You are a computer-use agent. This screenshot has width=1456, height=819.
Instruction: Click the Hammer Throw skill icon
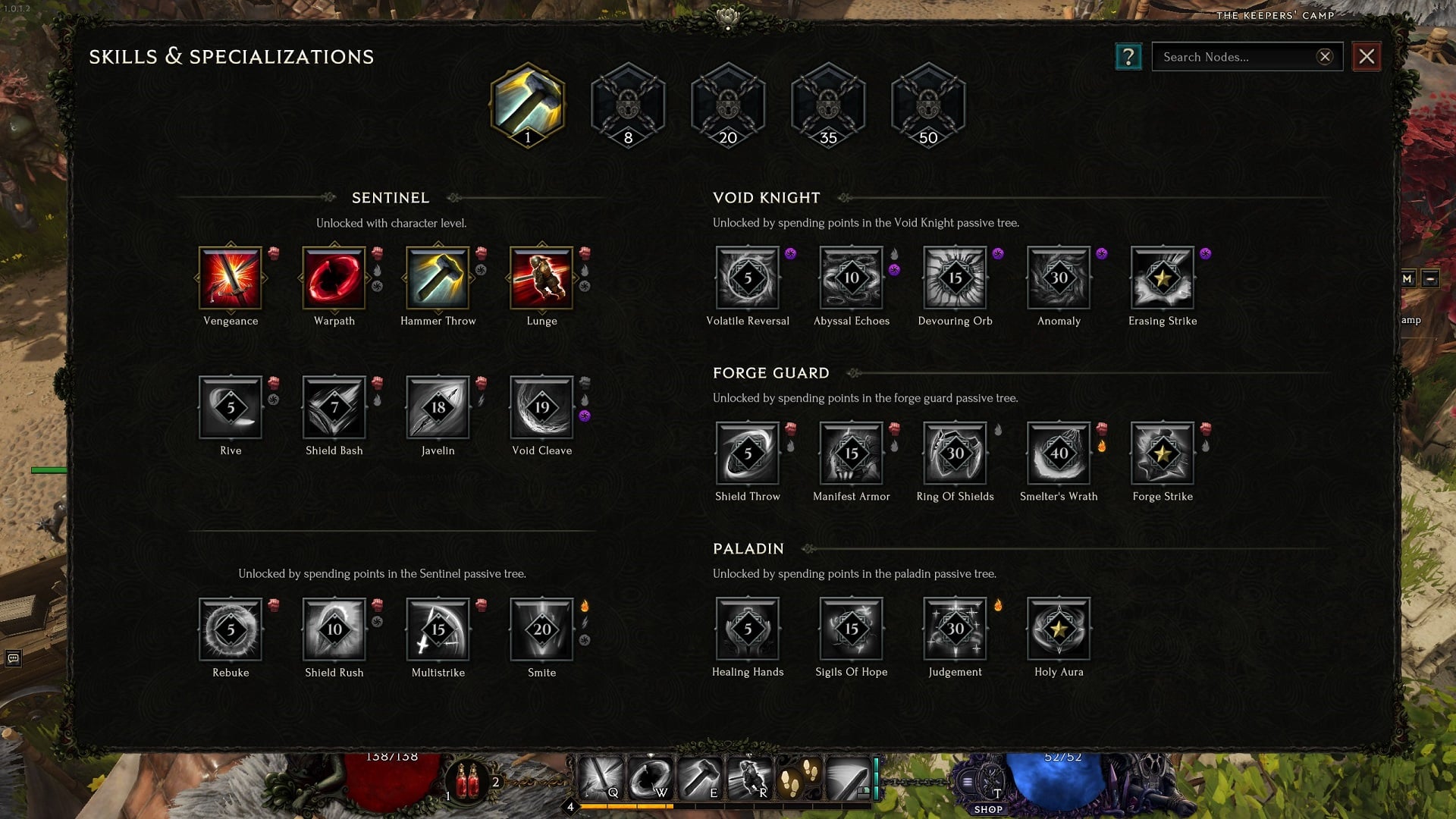(438, 279)
